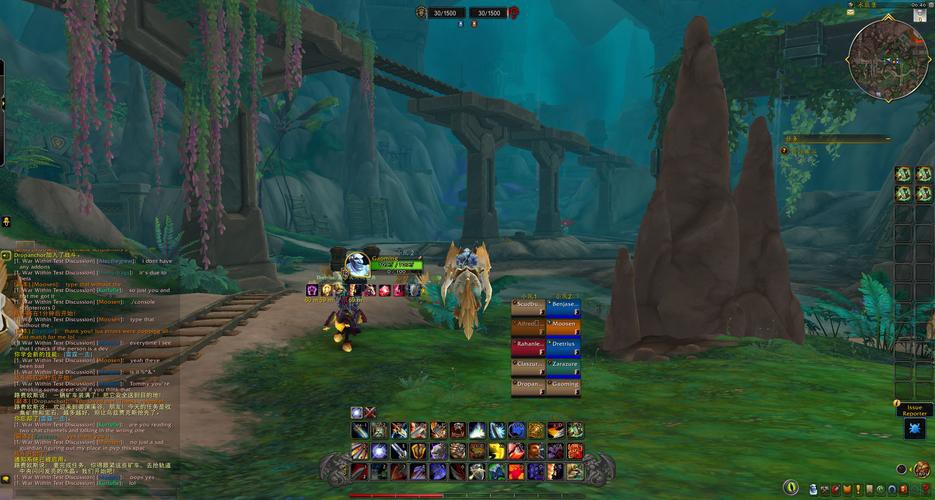Select Rahanle's red raid frame
The width and height of the screenshot is (935, 500).
[x=529, y=346]
